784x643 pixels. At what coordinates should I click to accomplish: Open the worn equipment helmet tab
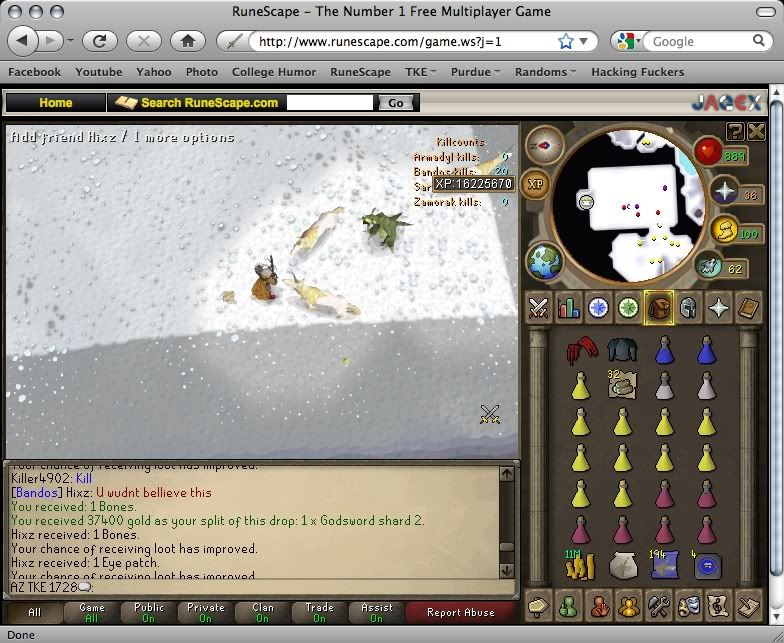click(x=688, y=308)
